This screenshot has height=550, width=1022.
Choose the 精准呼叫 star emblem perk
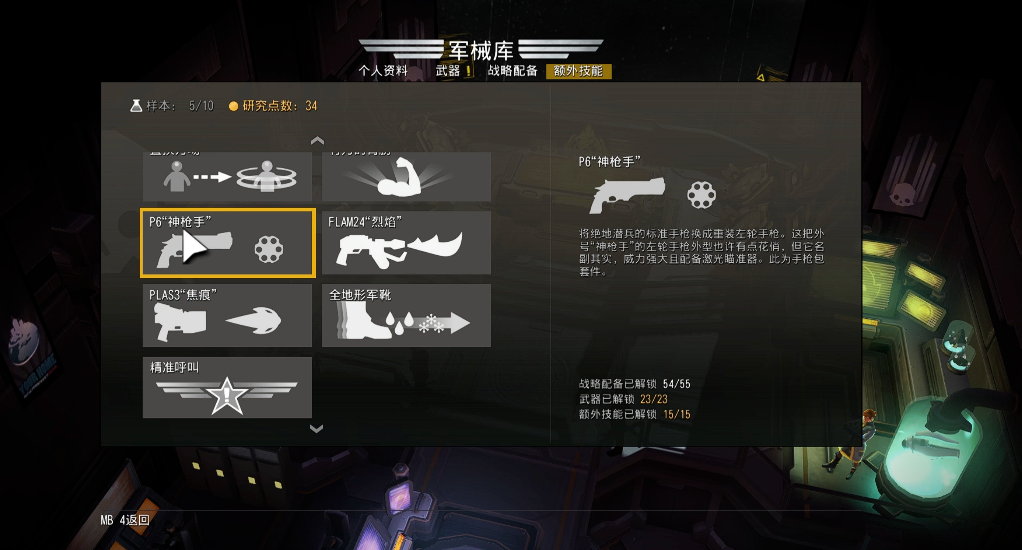click(227, 388)
